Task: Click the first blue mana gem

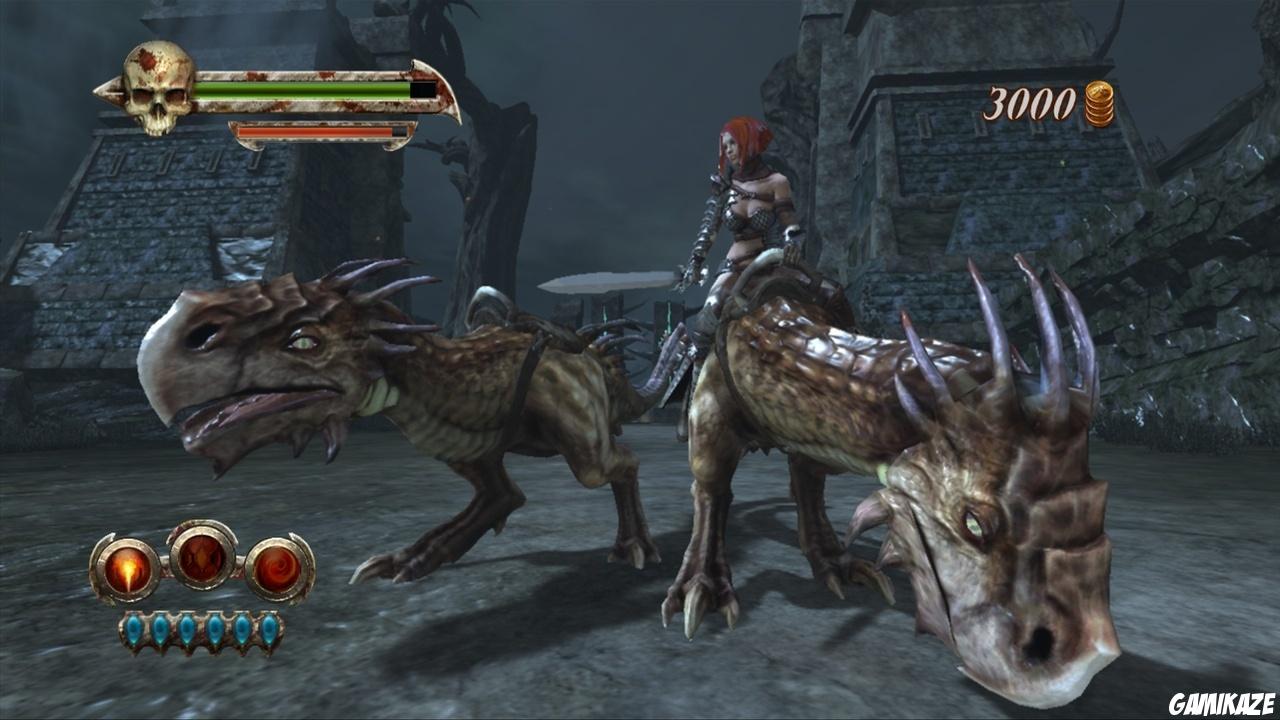Action: [135, 629]
